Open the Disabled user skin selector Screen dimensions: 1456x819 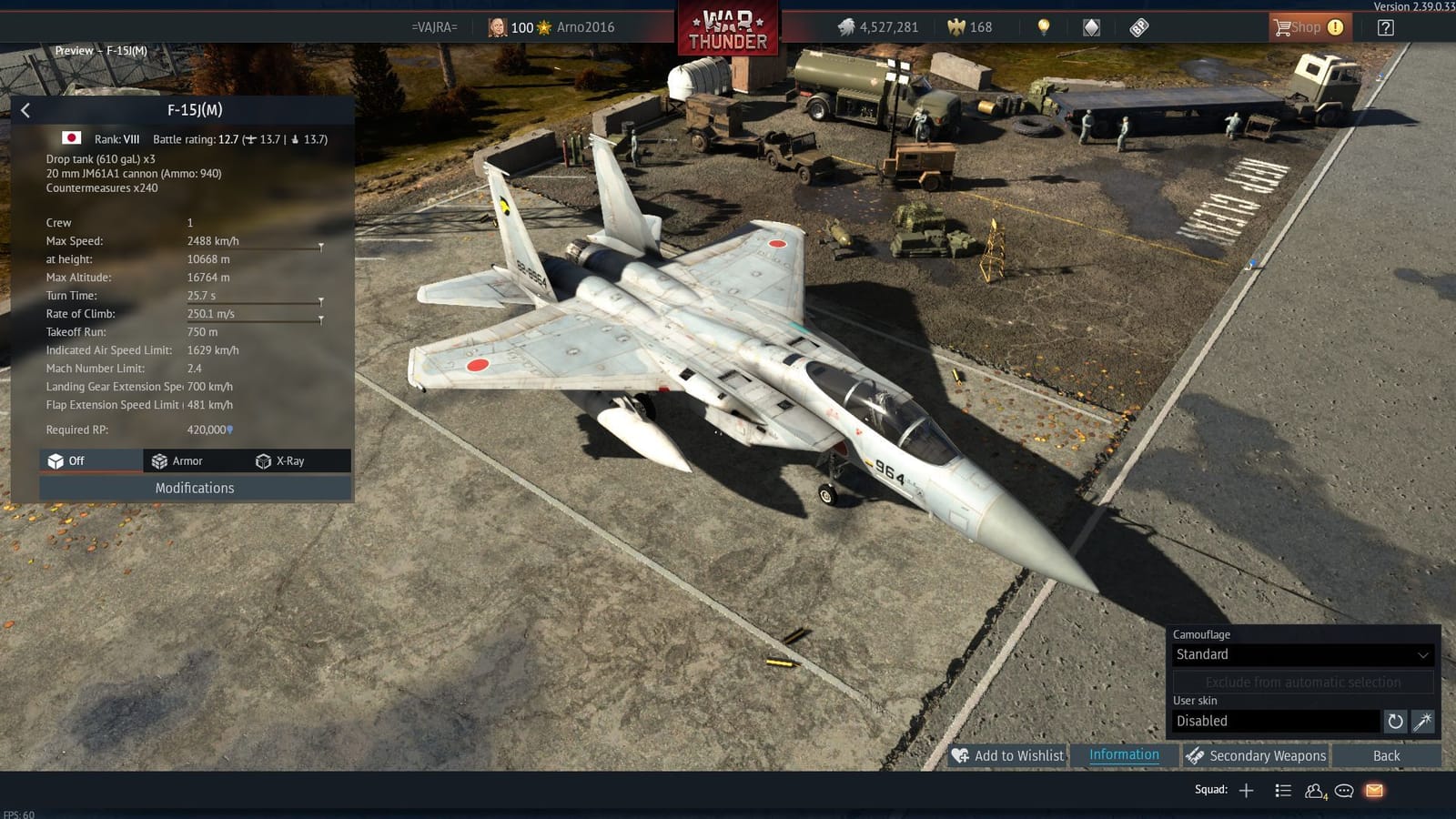click(1274, 721)
